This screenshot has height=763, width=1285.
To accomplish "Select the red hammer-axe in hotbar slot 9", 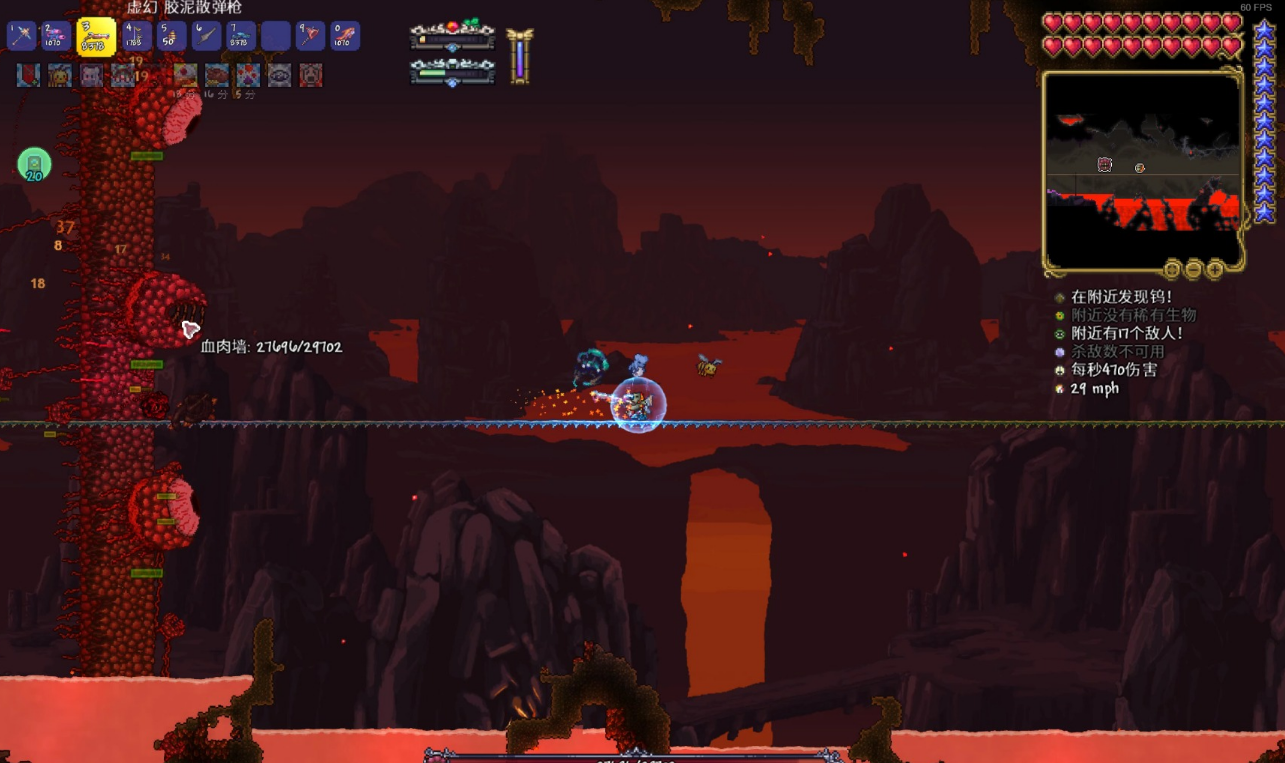I will 310,37.
